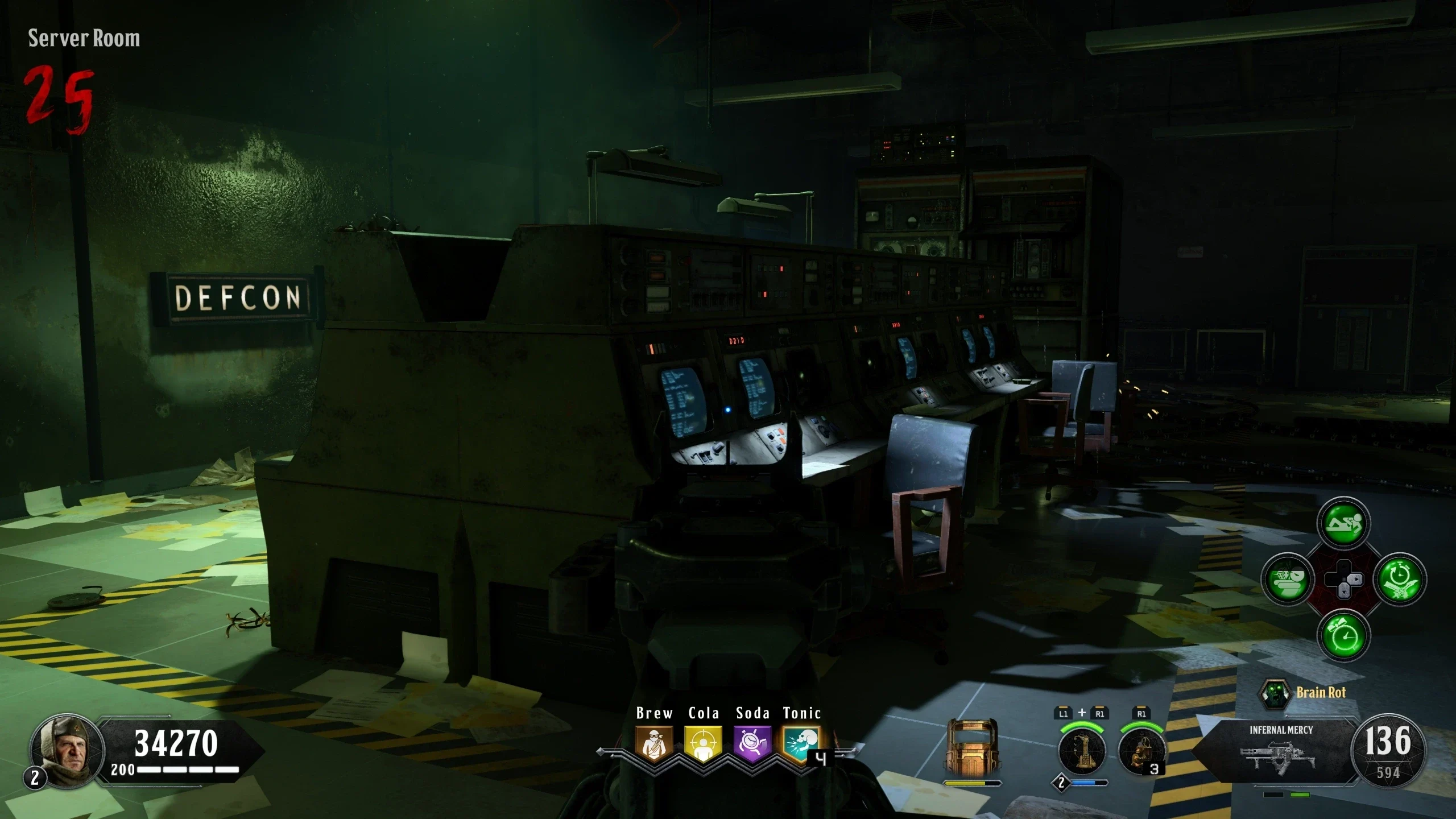Image resolution: width=1456 pixels, height=819 pixels.
Task: Select the brass shield equipment icon
Action: coord(972,749)
